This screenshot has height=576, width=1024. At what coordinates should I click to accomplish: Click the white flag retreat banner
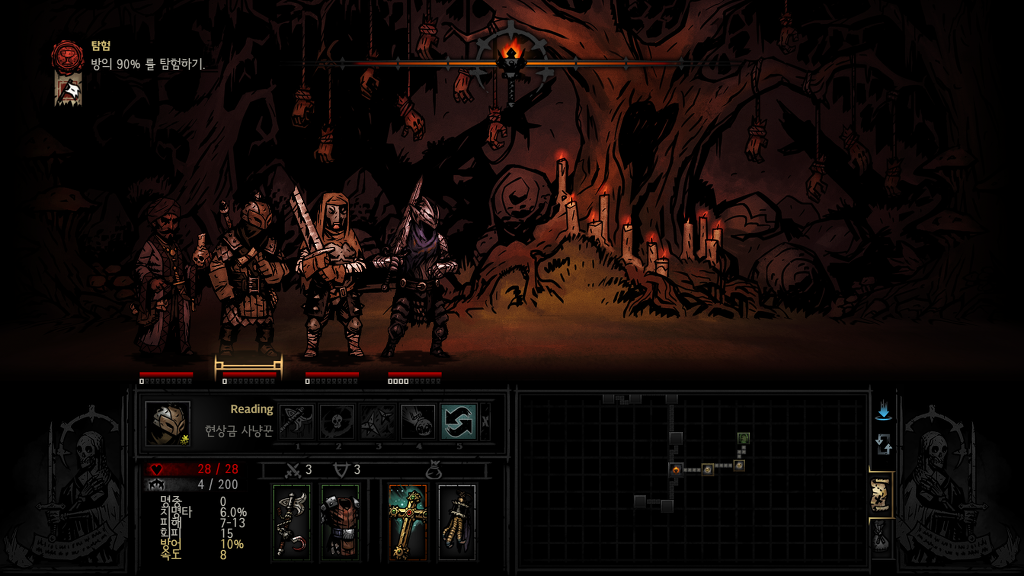click(68, 90)
